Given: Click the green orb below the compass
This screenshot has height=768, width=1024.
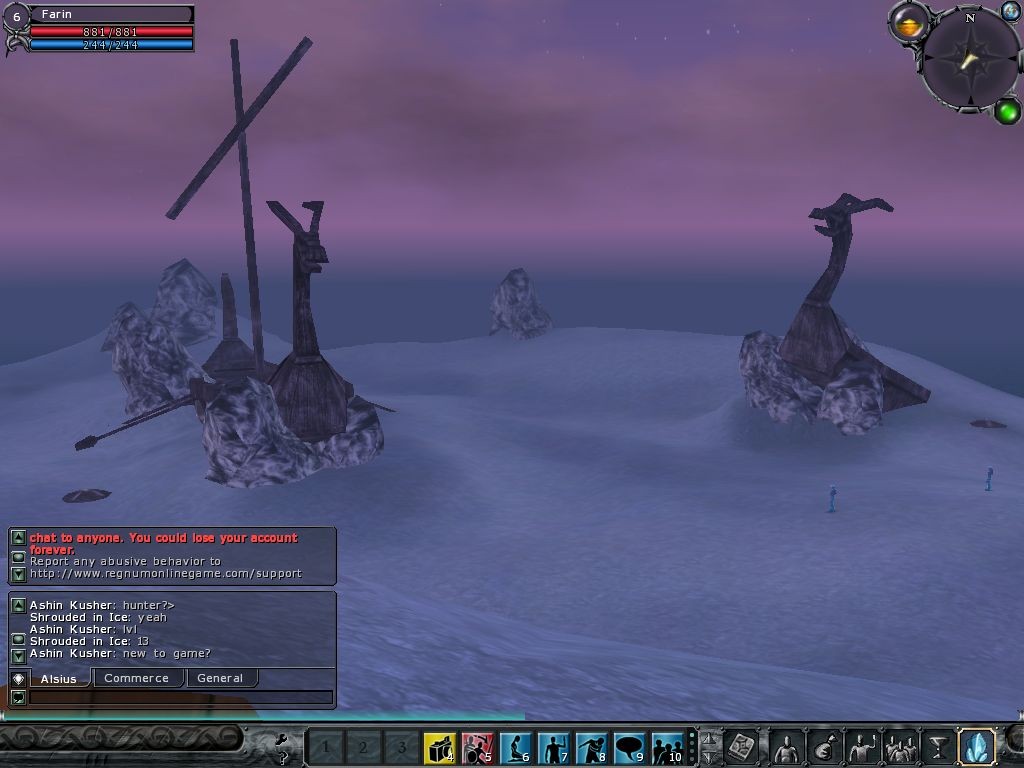Looking at the screenshot, I should (1007, 110).
